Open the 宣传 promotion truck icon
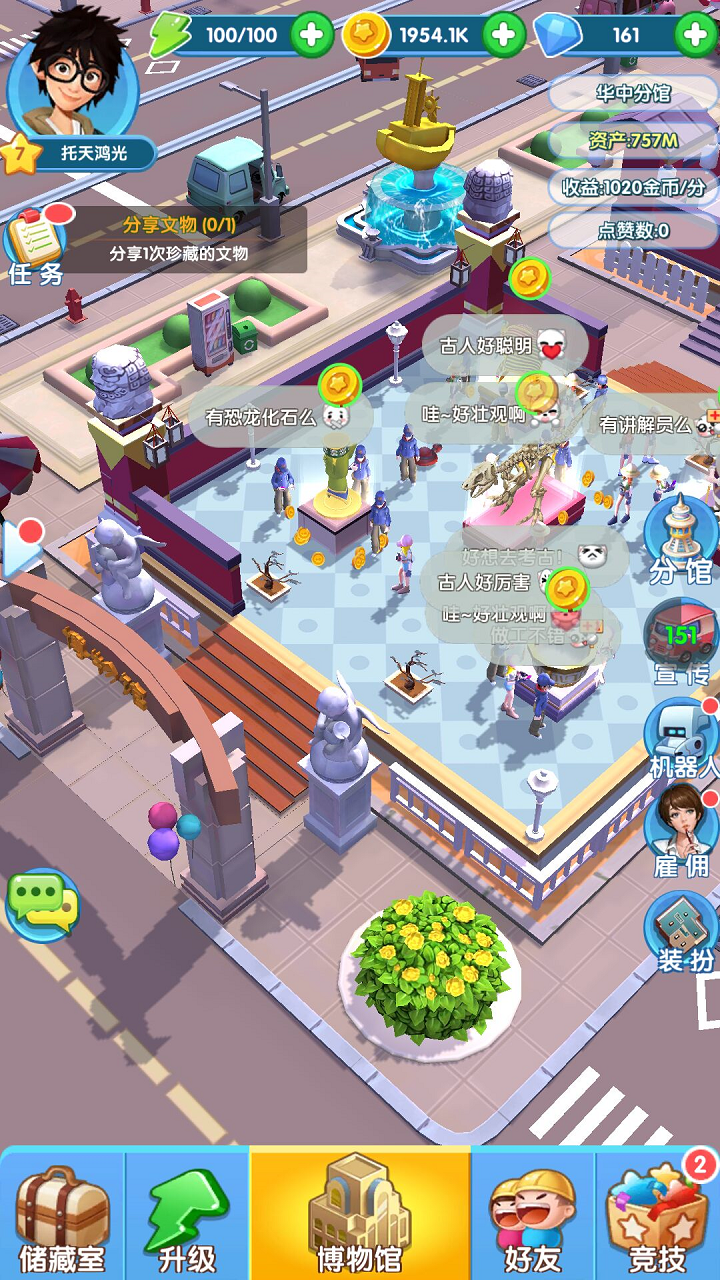 tap(681, 643)
